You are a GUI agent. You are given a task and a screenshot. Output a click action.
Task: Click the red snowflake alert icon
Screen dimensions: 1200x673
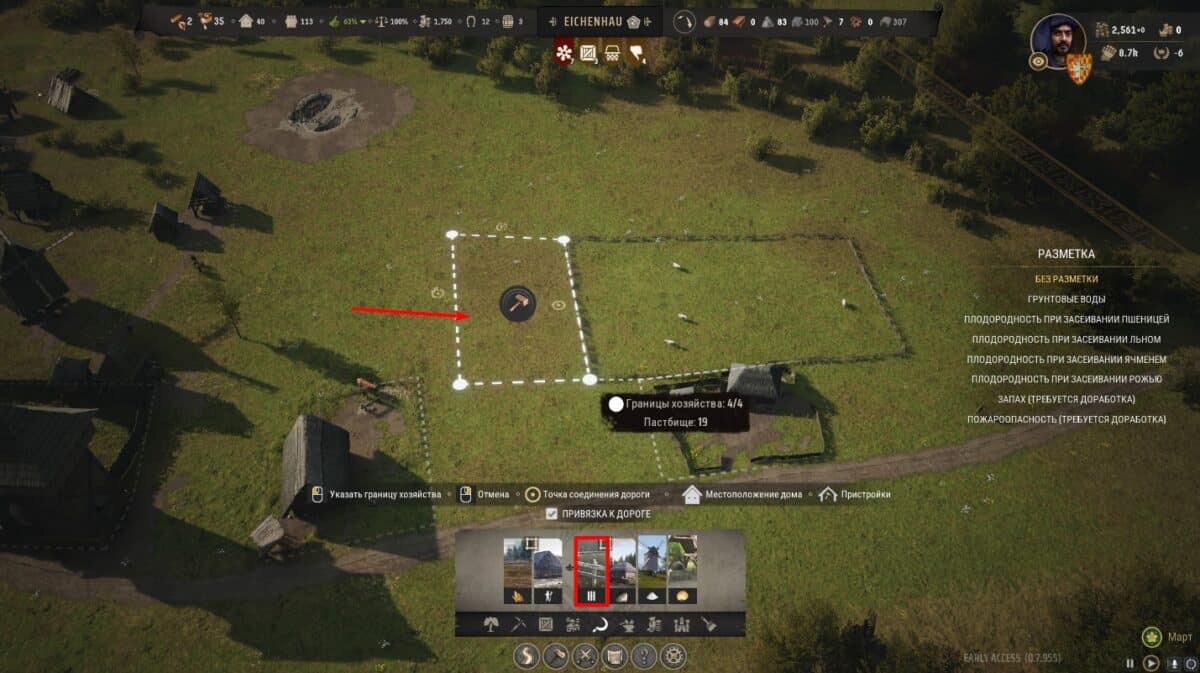[x=564, y=51]
